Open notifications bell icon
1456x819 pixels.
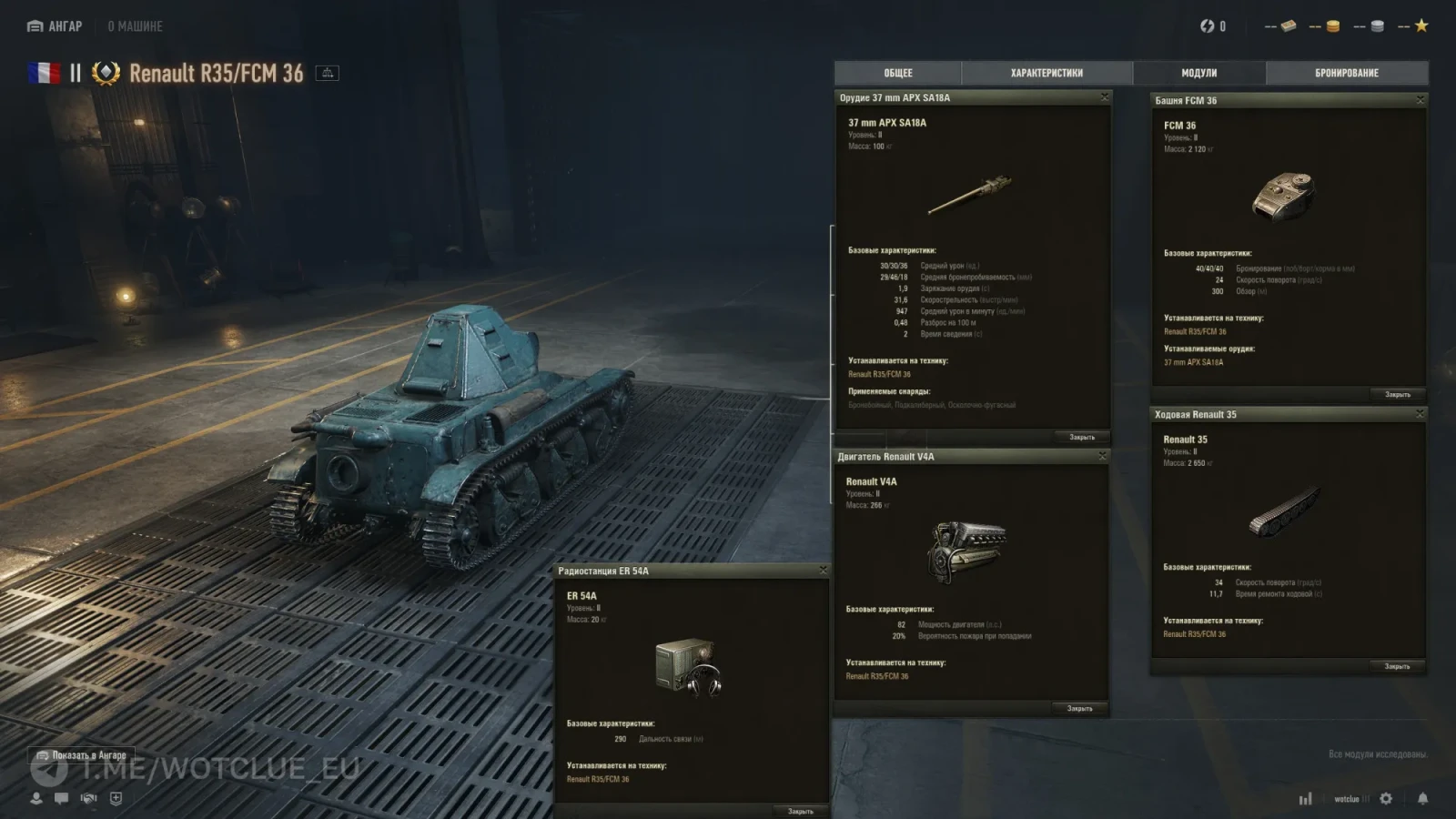[x=1422, y=798]
